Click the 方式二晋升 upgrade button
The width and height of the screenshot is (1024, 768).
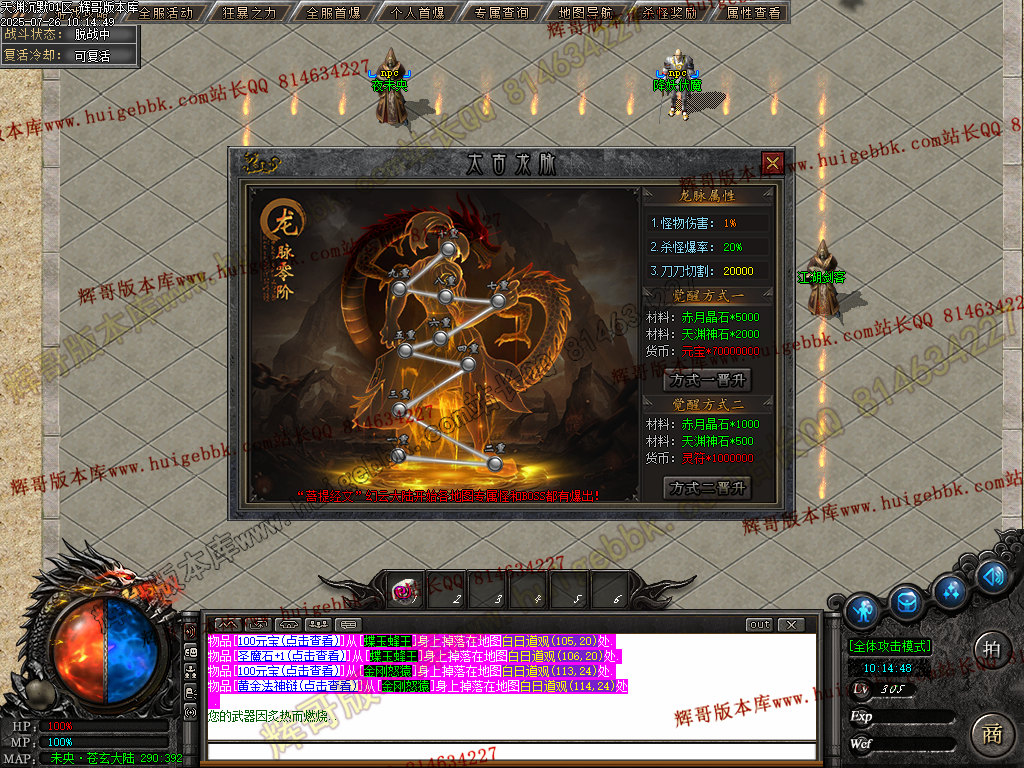707,488
